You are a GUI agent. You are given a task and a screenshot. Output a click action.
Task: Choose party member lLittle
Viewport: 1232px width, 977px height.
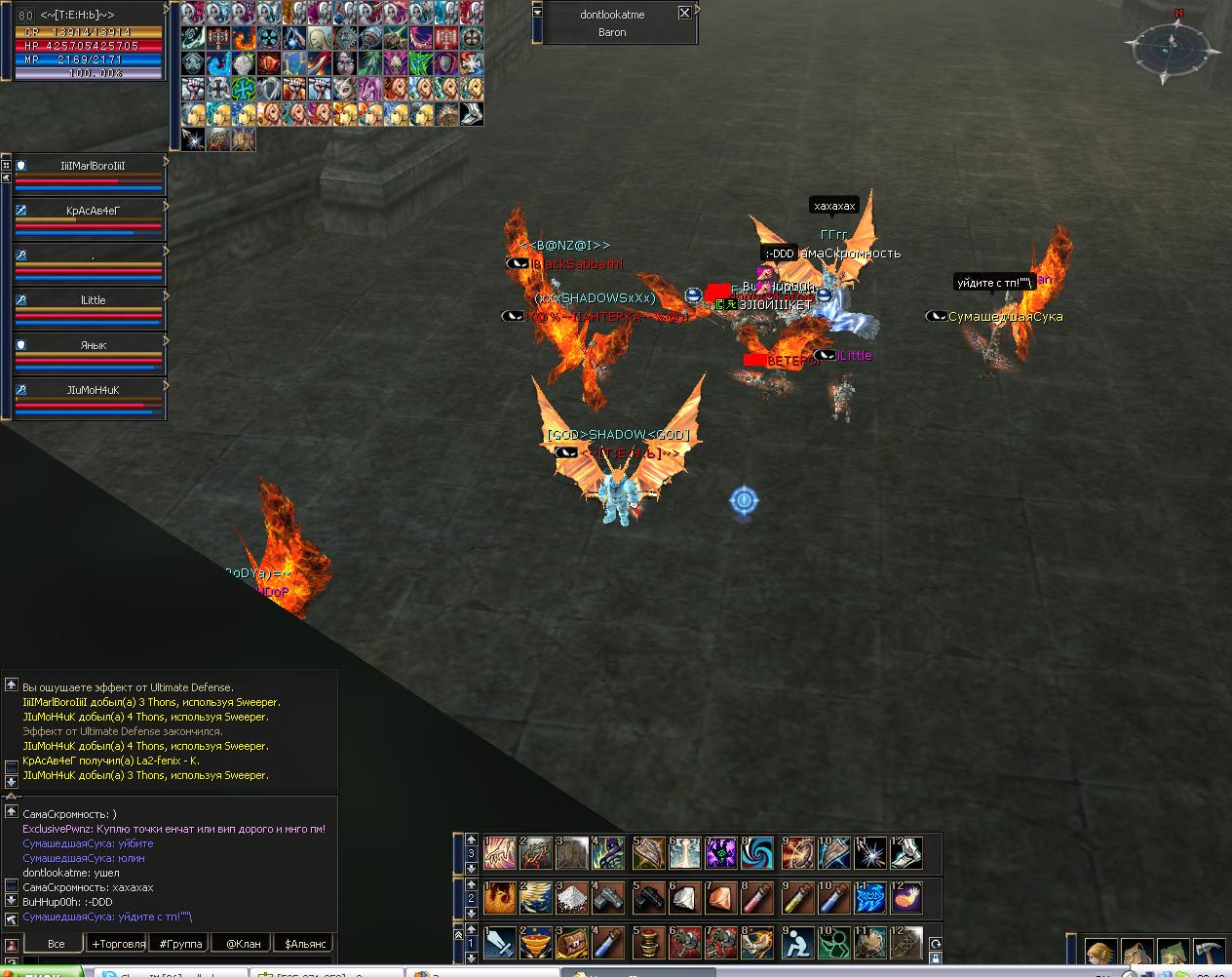pos(93,300)
